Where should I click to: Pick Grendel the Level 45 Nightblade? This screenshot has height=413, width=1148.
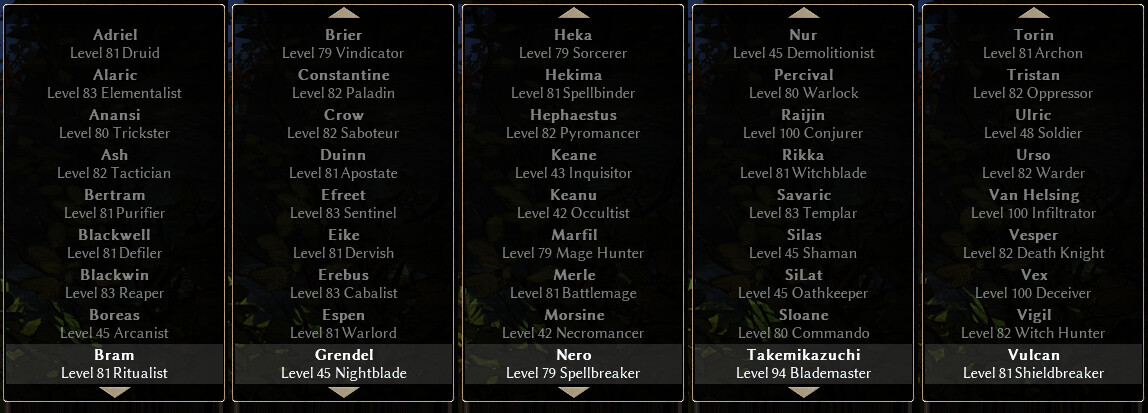(344, 364)
